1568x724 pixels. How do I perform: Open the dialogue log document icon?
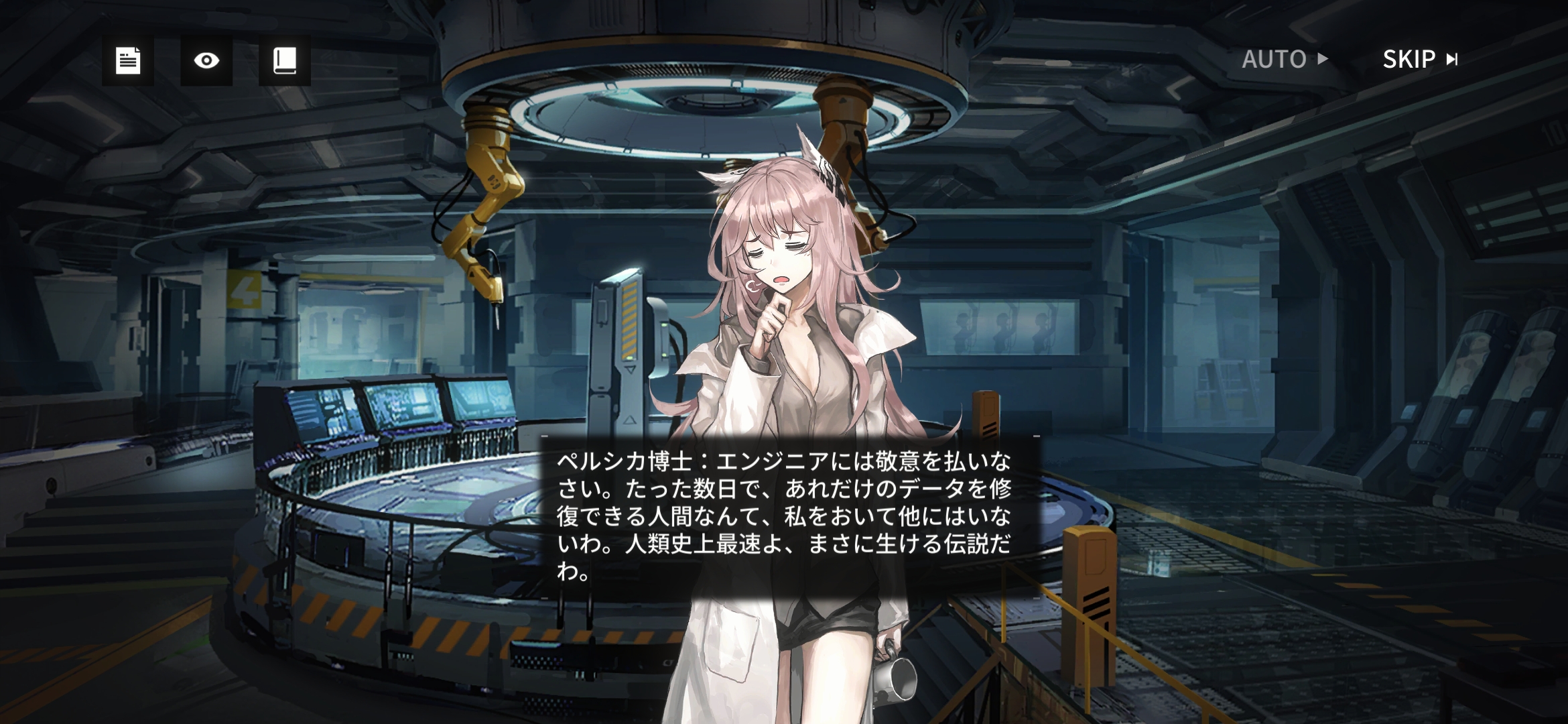(127, 60)
